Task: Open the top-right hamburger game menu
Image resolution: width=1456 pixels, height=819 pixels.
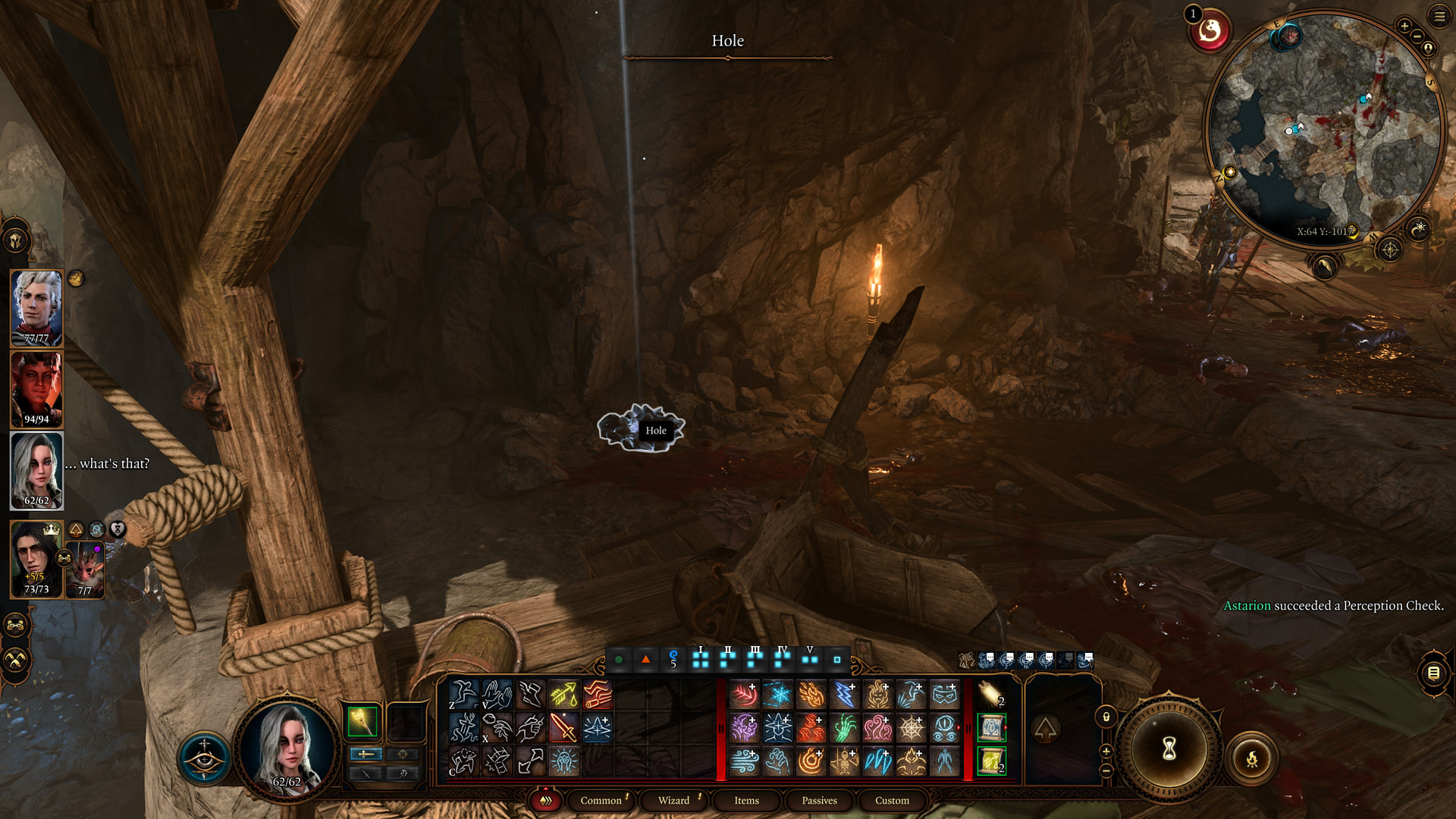Action: [x=1439, y=15]
